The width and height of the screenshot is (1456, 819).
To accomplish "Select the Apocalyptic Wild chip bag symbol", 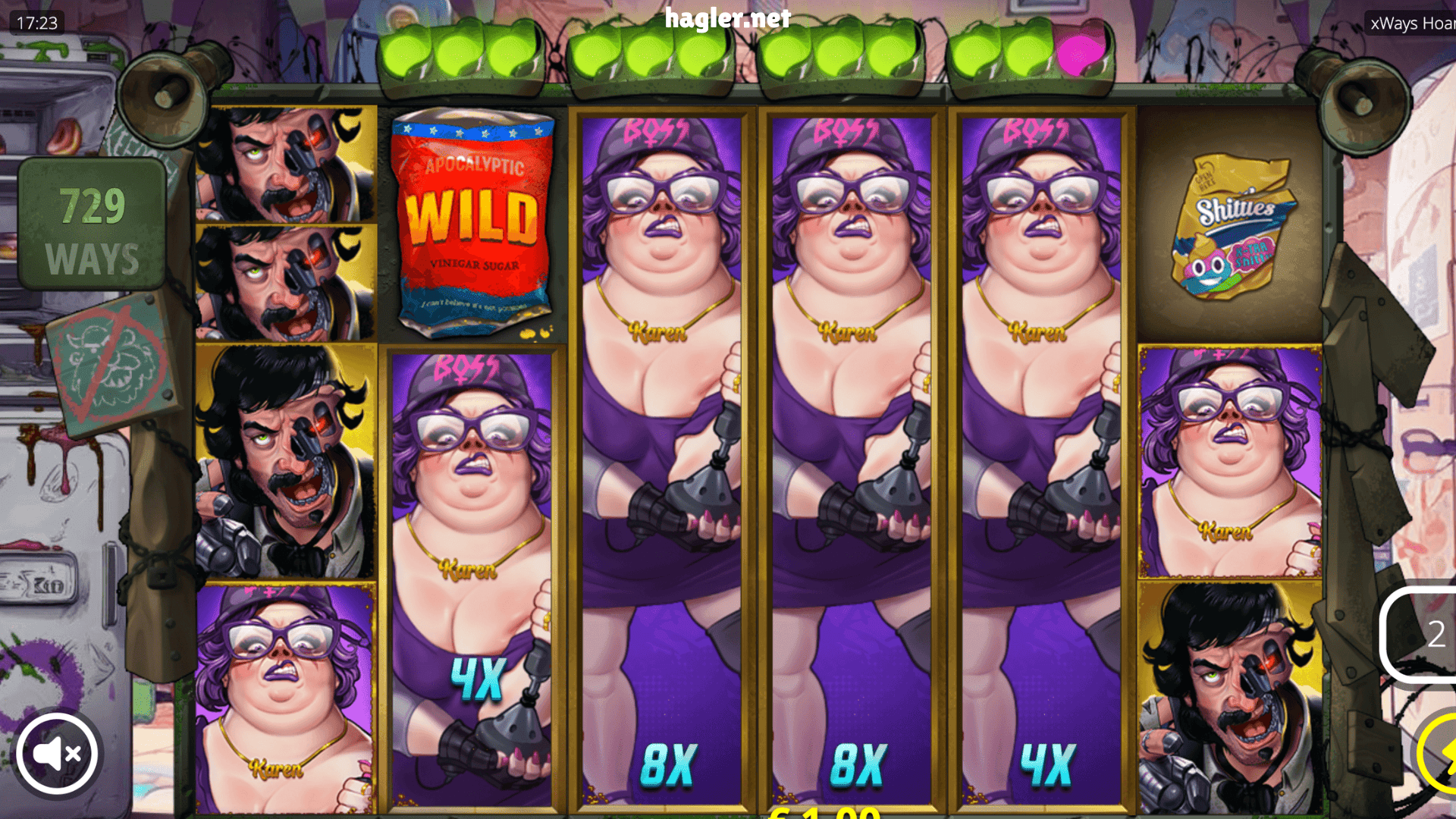I will [x=470, y=227].
